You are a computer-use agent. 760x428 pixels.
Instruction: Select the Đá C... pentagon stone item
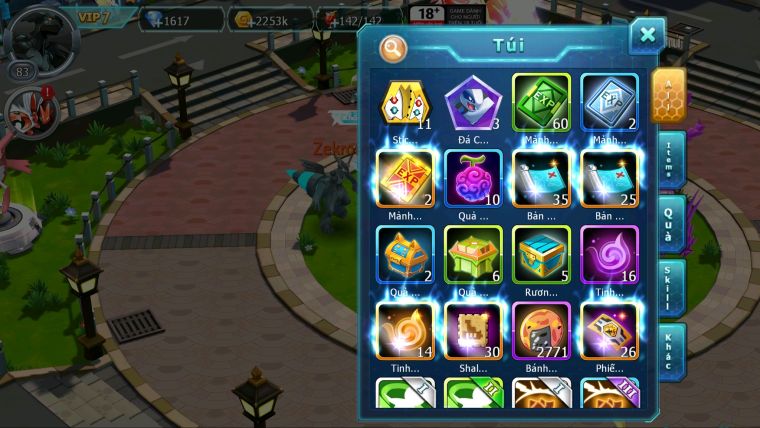click(x=473, y=103)
